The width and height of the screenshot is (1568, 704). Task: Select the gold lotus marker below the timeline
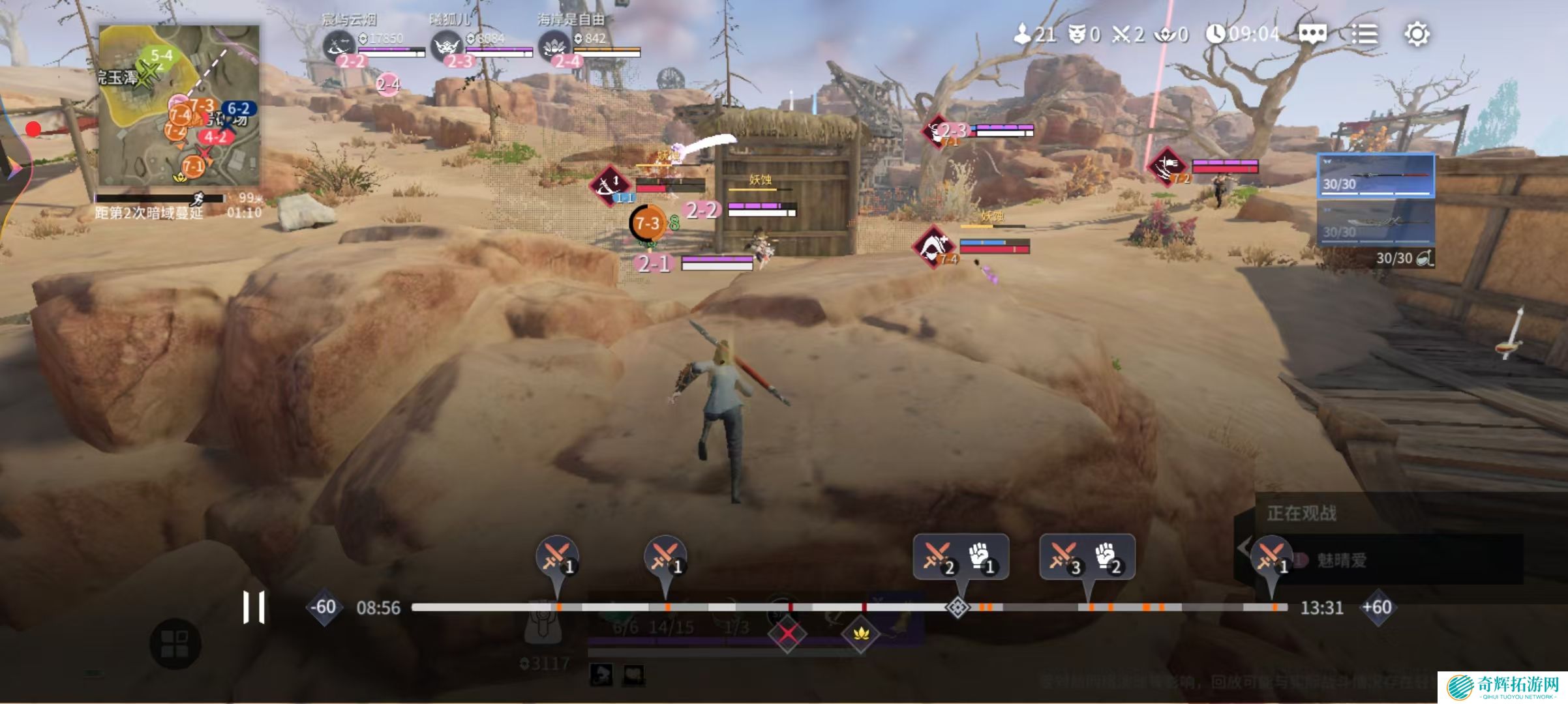pos(861,634)
